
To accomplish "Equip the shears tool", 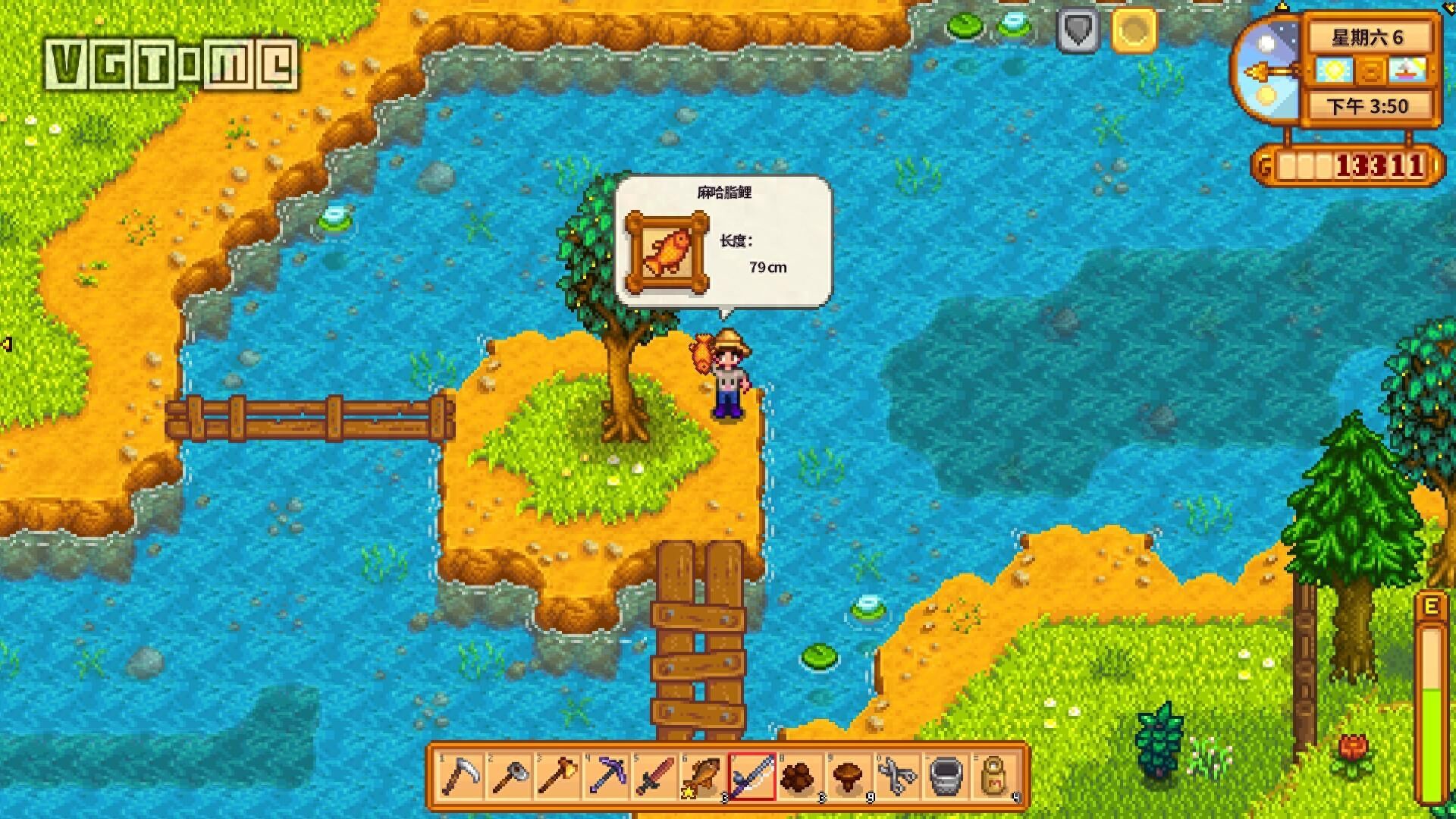I will point(897,777).
